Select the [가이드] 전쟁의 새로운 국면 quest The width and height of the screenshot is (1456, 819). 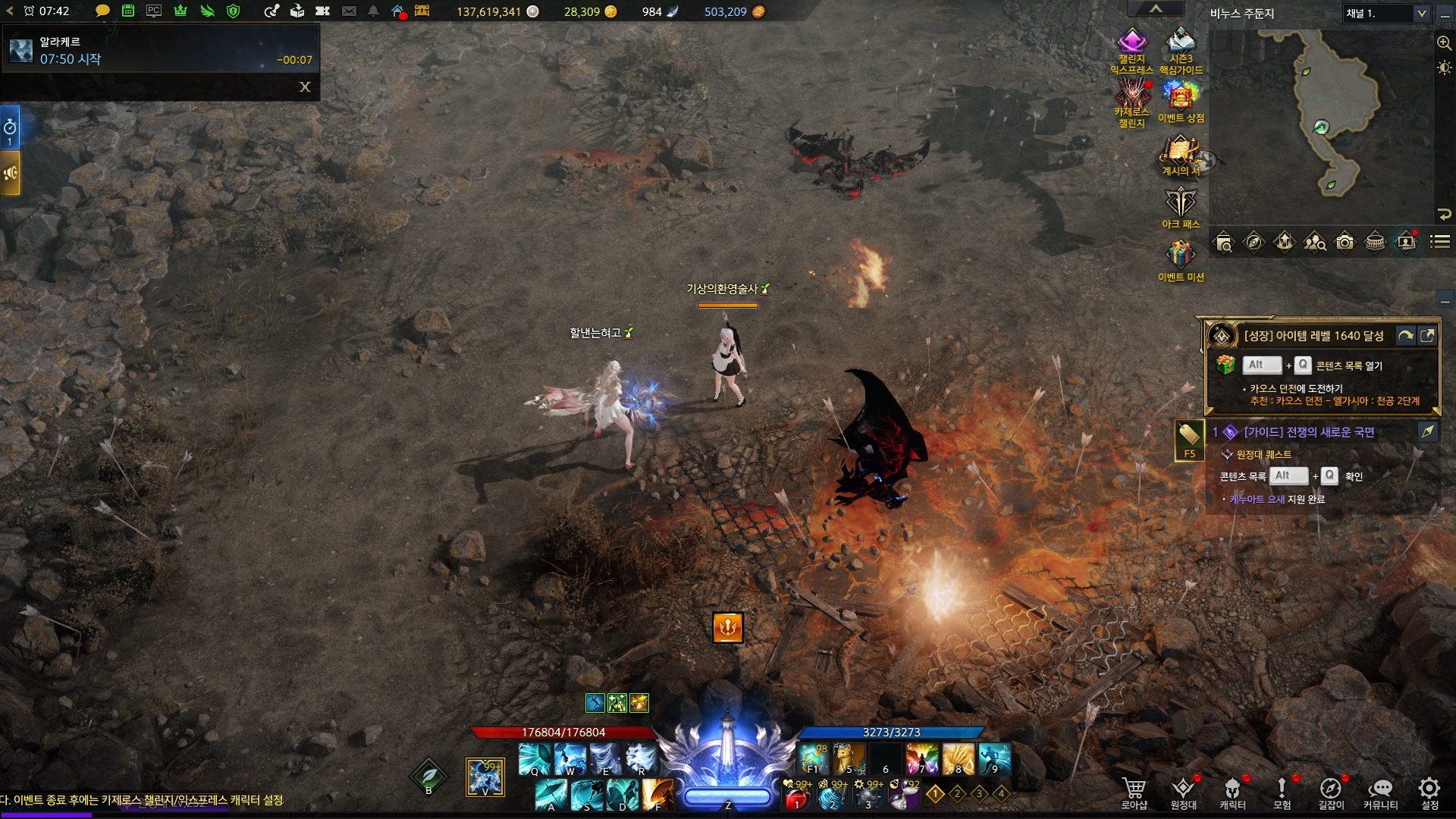pos(1309,432)
